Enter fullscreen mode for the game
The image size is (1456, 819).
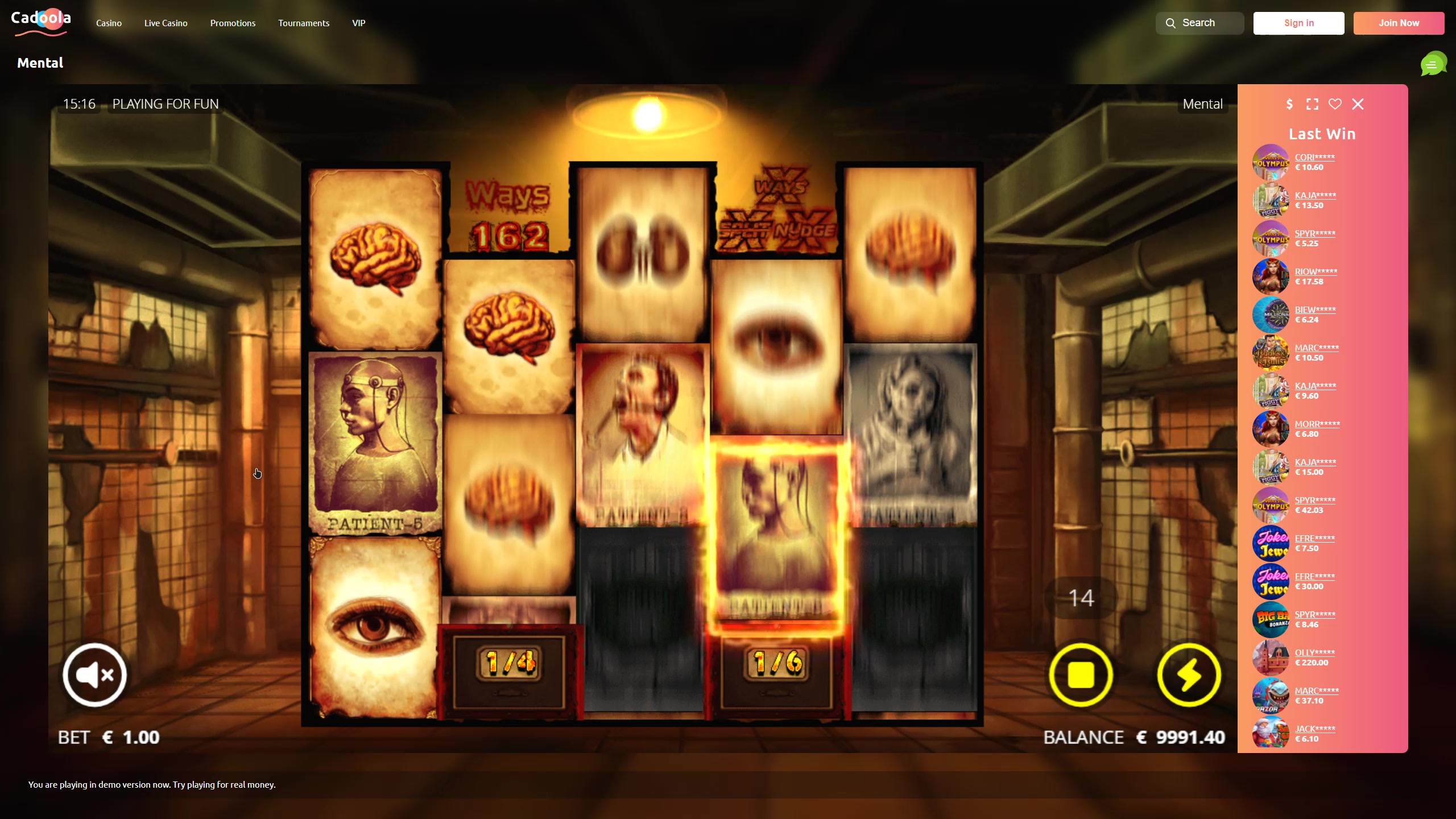[1312, 104]
